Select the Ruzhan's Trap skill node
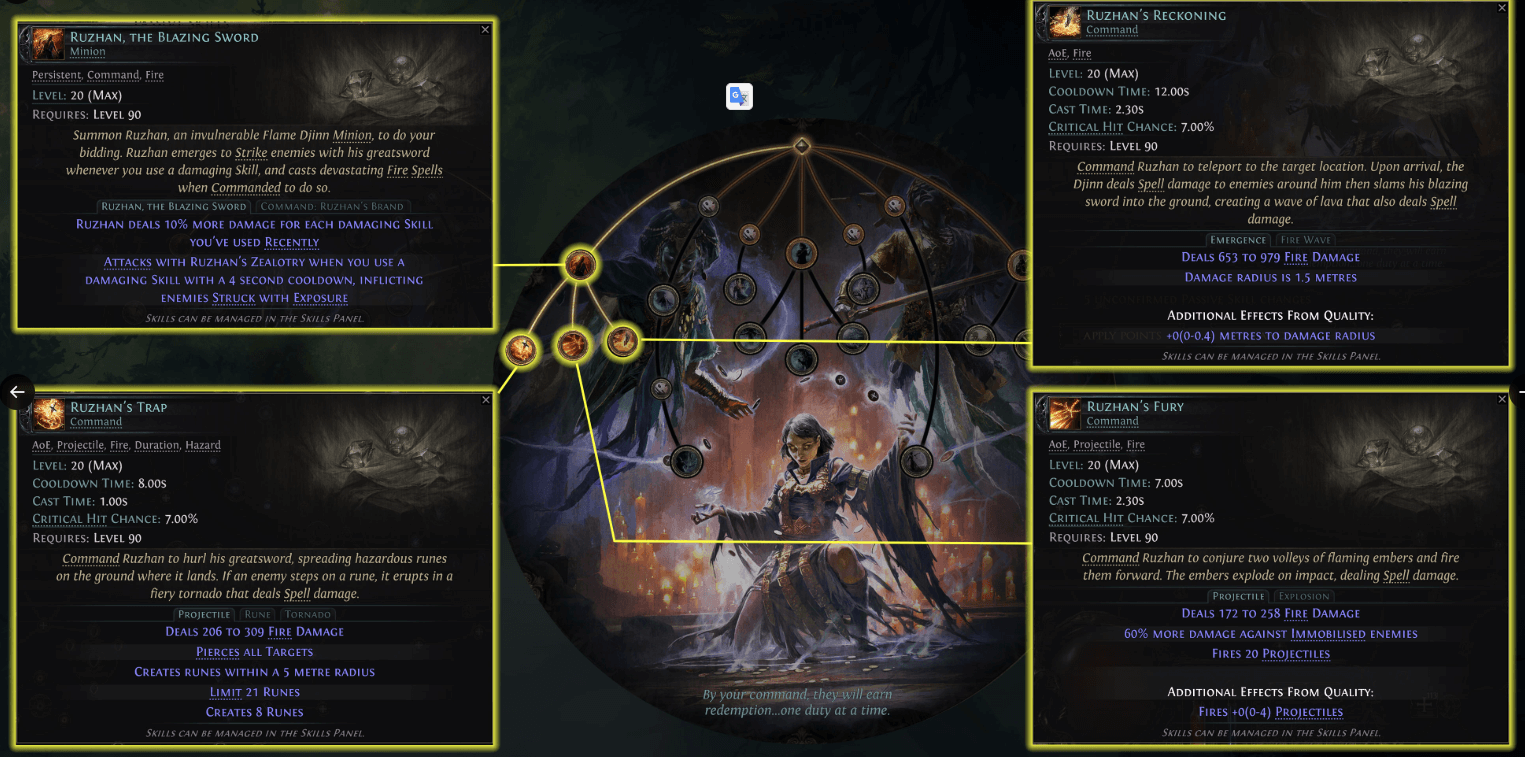 click(520, 350)
